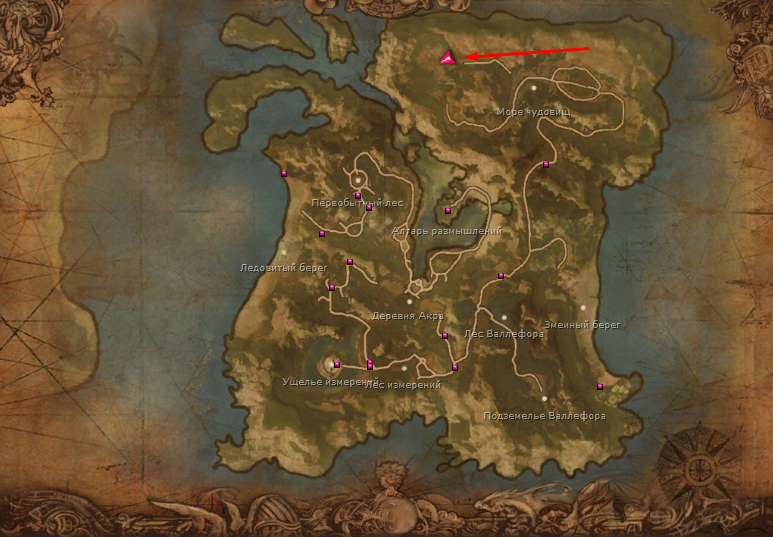
Task: Select the Деревня Акра village label
Action: pos(407,315)
